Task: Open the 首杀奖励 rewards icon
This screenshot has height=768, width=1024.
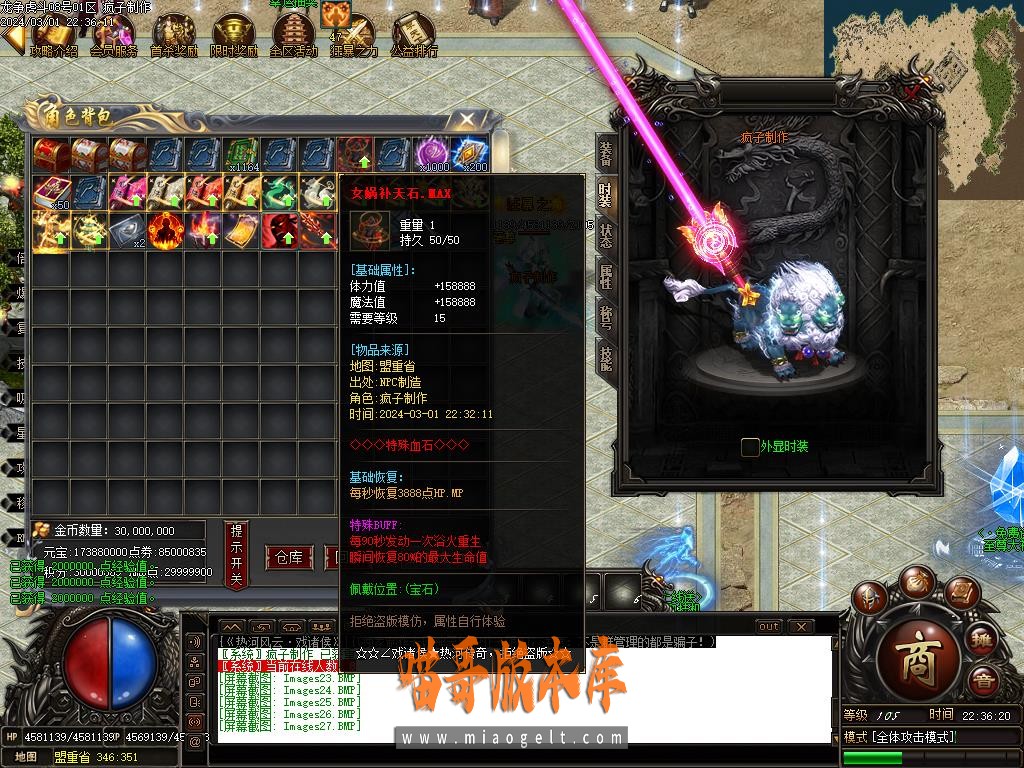Action: [x=174, y=35]
